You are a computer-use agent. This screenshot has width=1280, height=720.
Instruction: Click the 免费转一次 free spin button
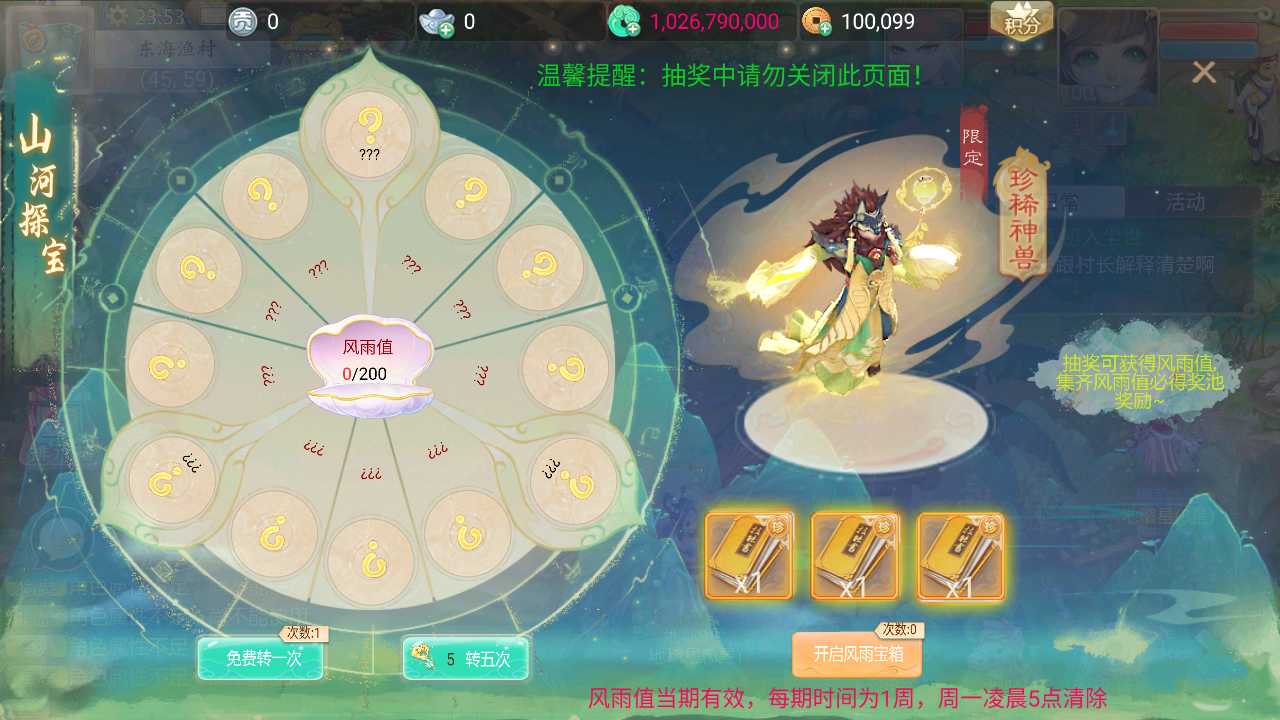click(260, 660)
